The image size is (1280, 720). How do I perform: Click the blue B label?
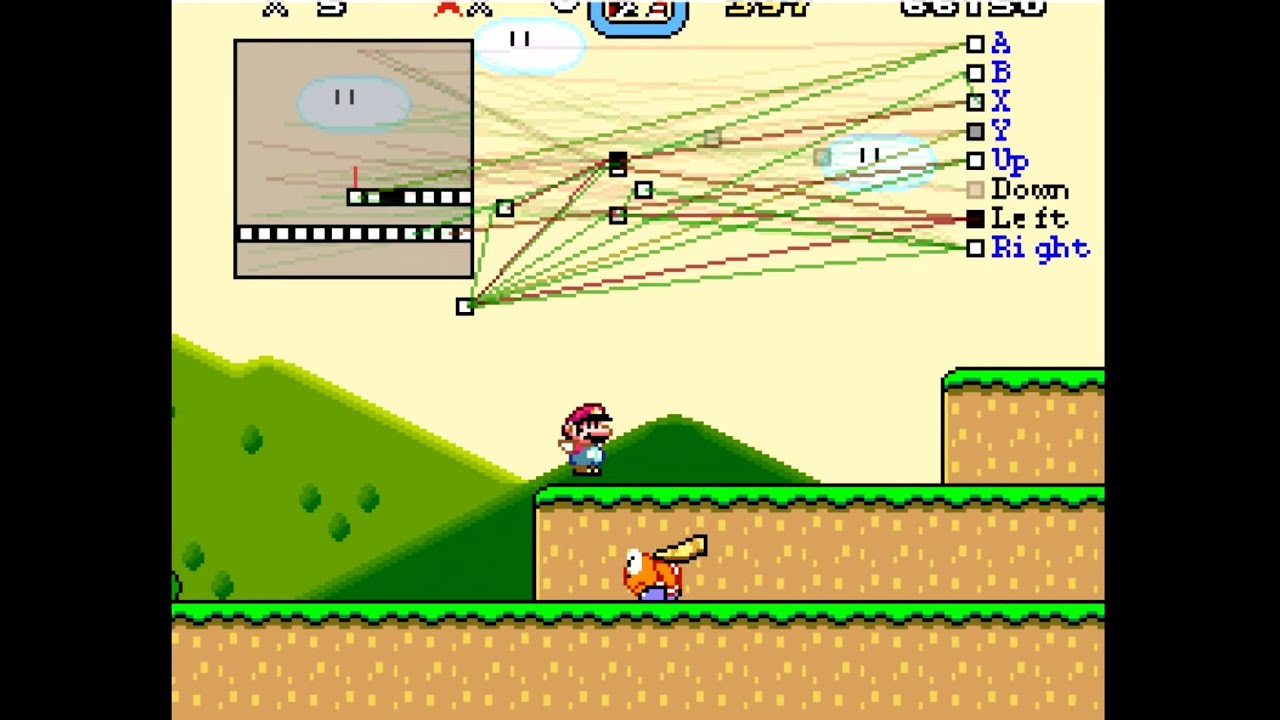pyautogui.click(x=1000, y=73)
